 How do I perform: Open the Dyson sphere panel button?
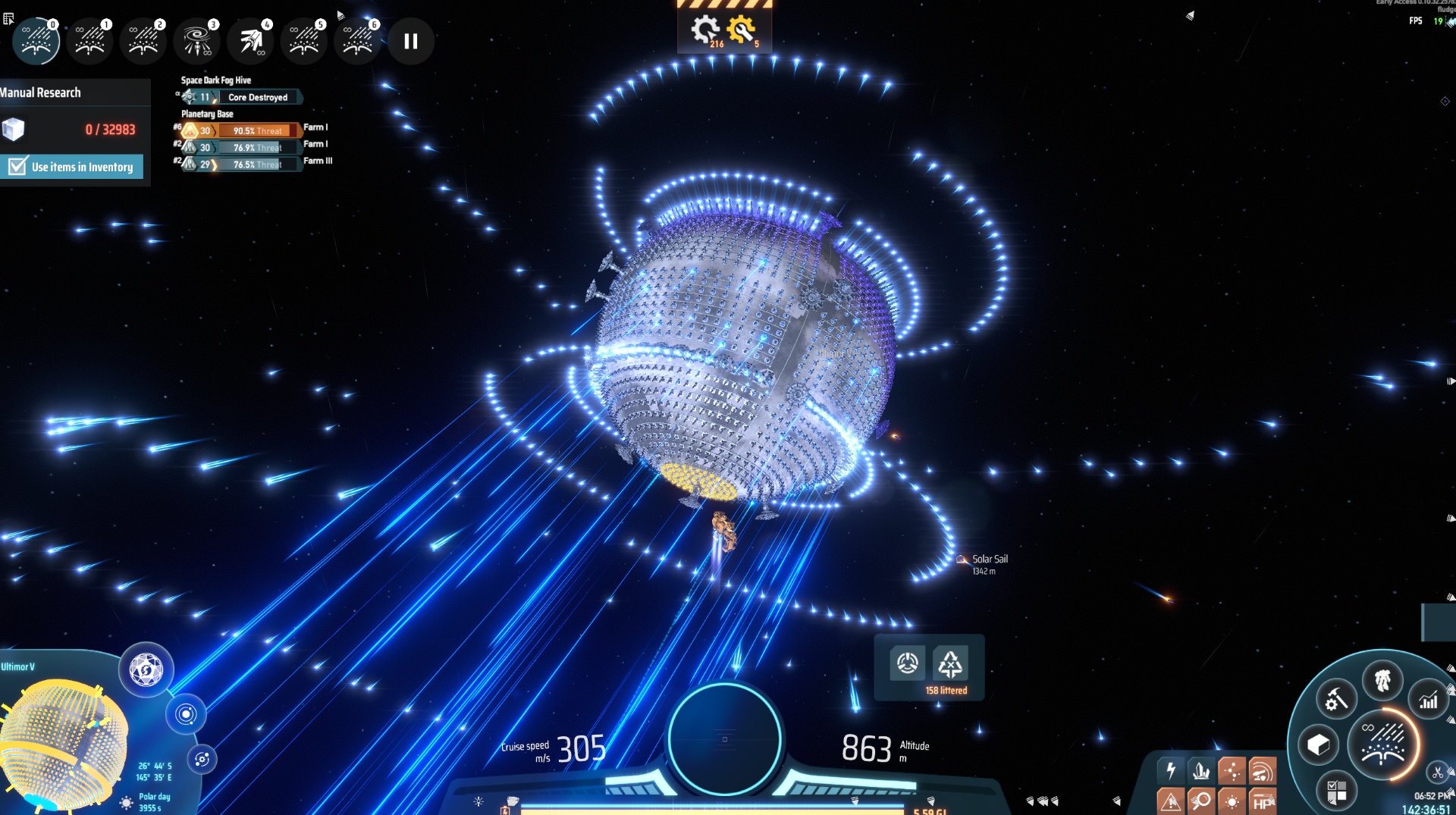146,670
